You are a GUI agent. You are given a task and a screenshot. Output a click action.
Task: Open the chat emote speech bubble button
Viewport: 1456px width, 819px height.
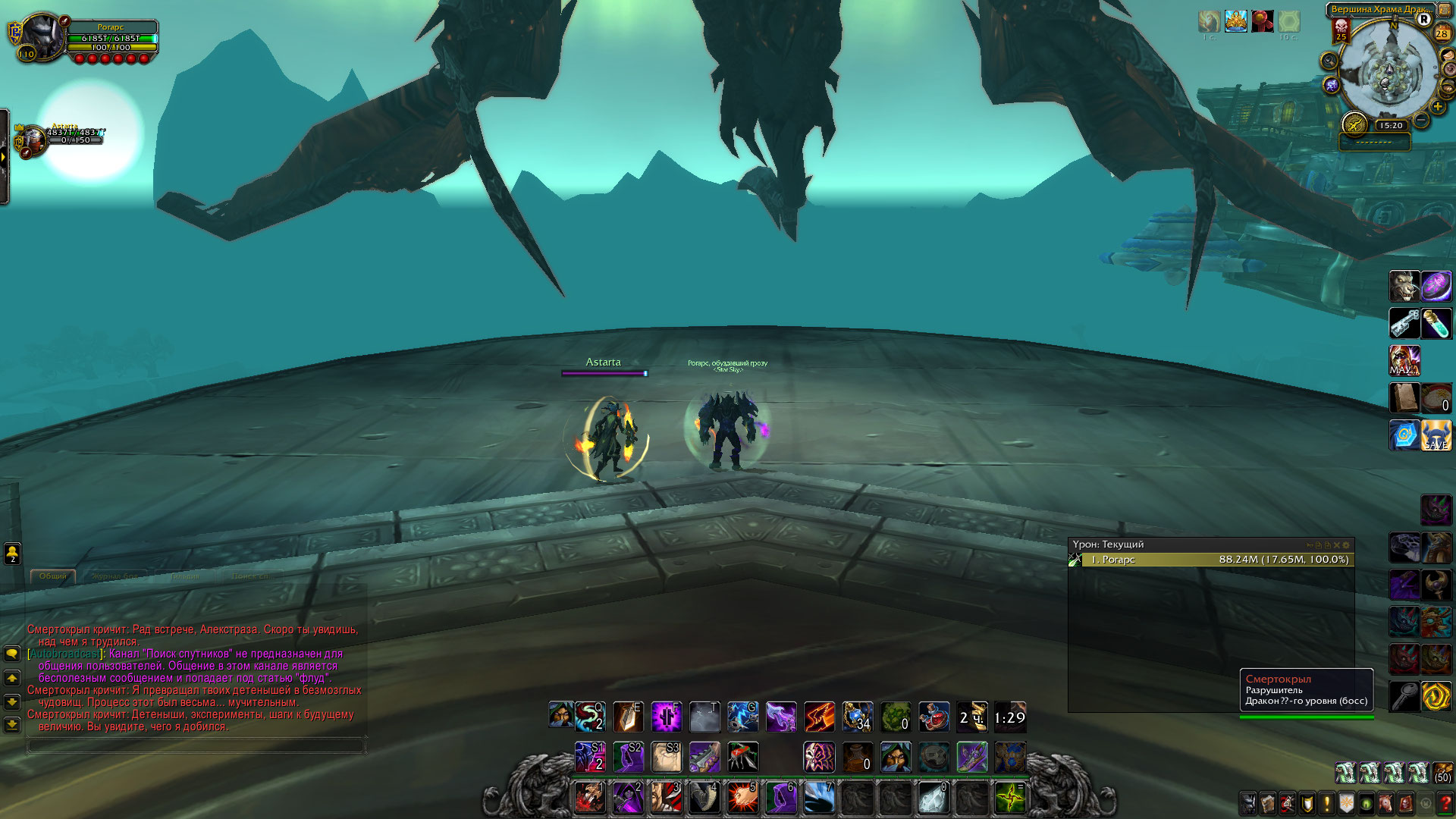point(12,654)
